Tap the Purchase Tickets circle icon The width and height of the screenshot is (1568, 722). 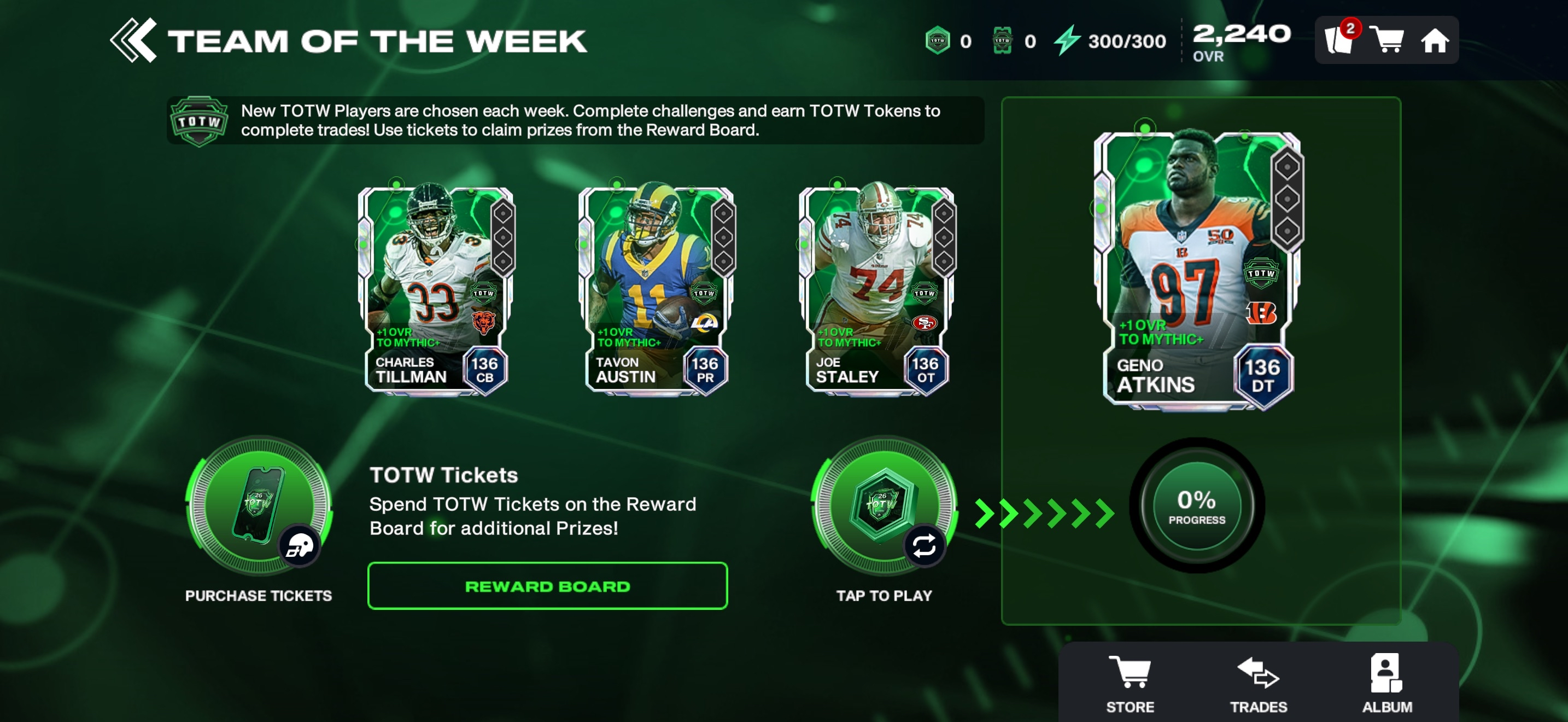pos(259,506)
